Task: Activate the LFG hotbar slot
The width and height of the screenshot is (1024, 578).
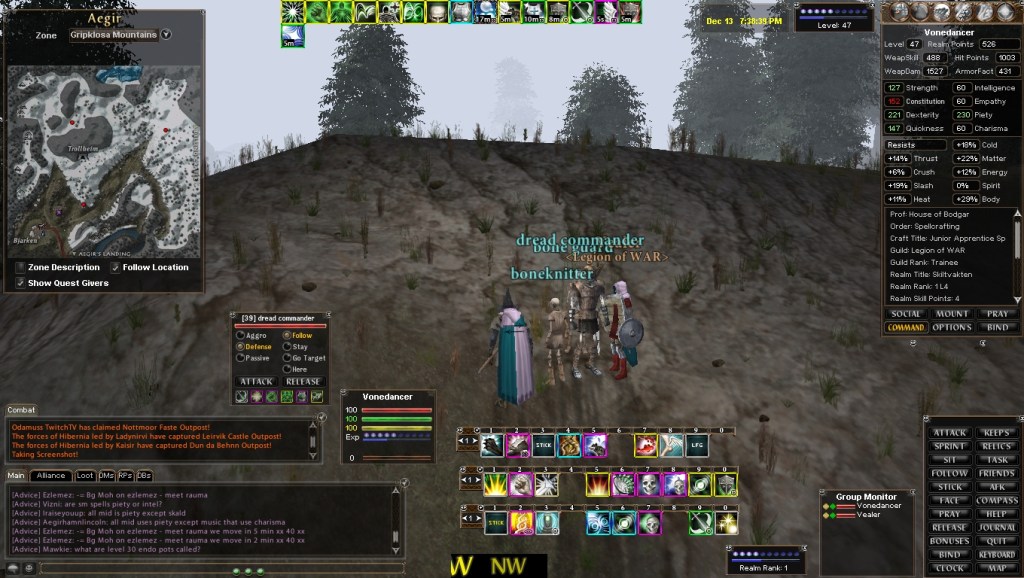Action: 697,446
